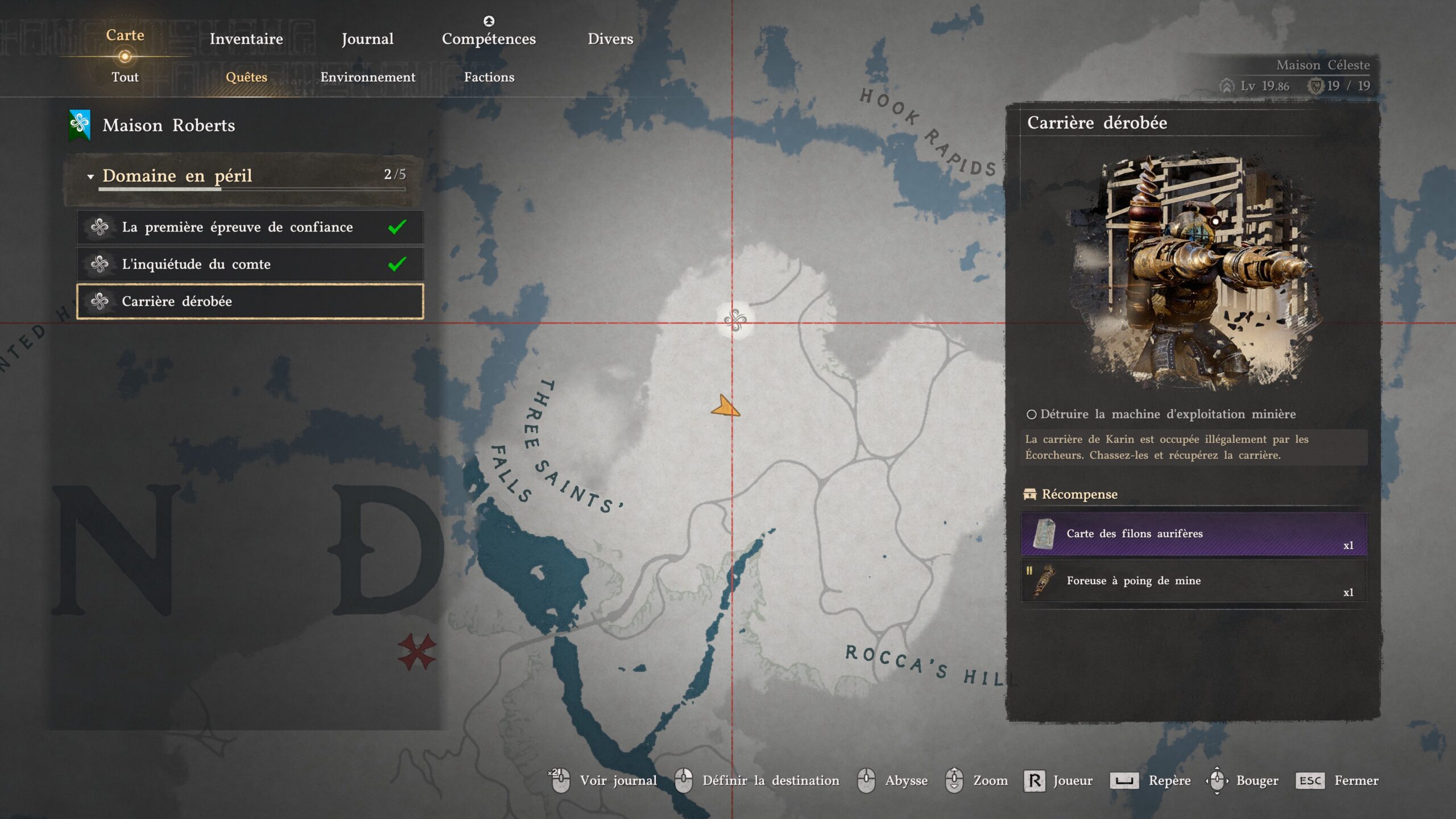Open the Factions sub-tab

click(489, 77)
